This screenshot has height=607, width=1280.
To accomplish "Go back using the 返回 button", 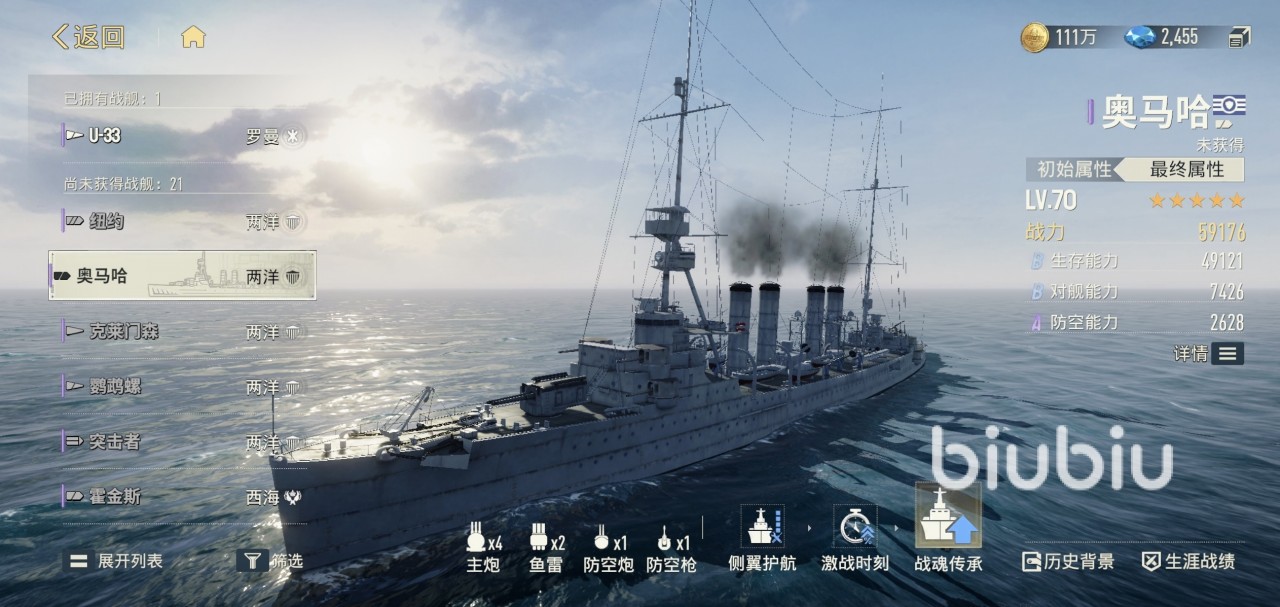I will (x=88, y=38).
